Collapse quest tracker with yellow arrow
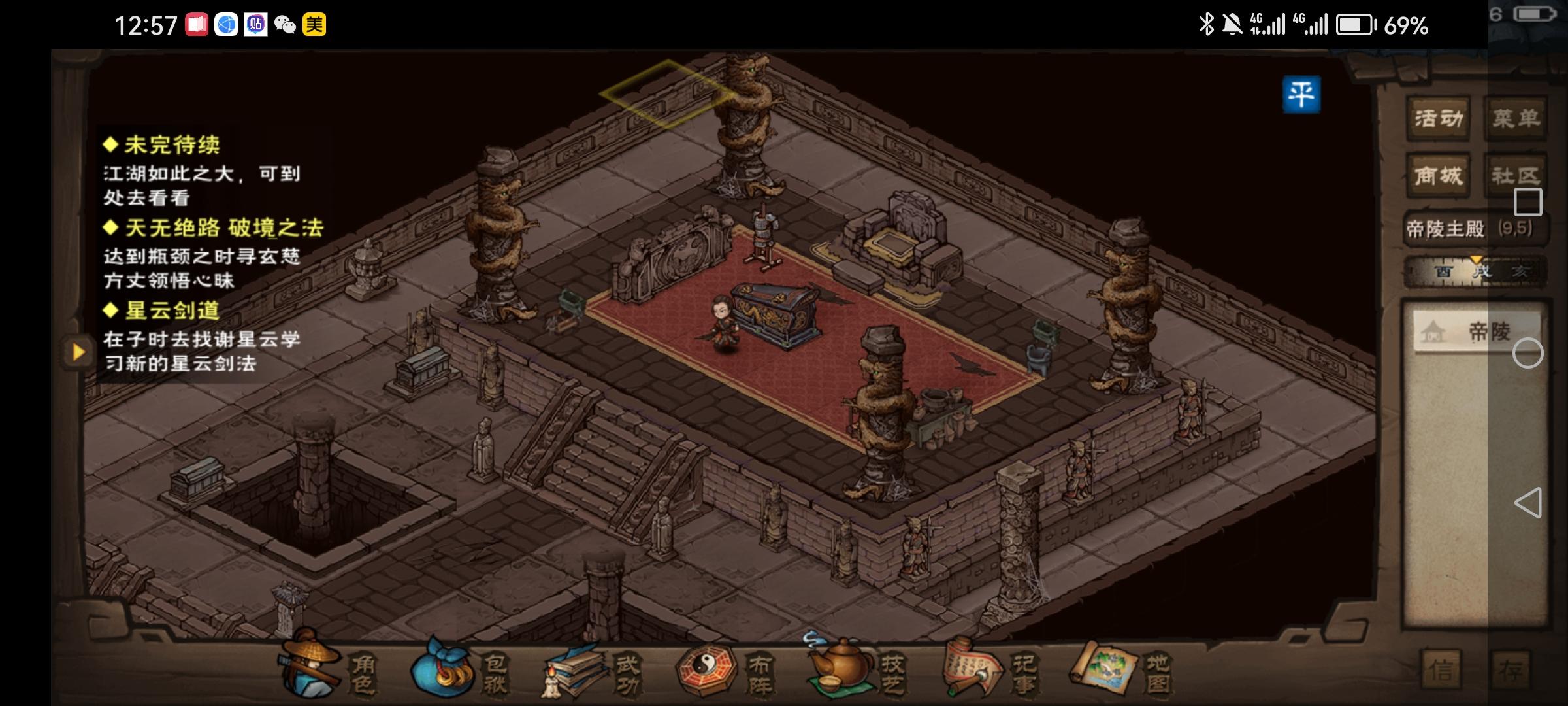 78,352
